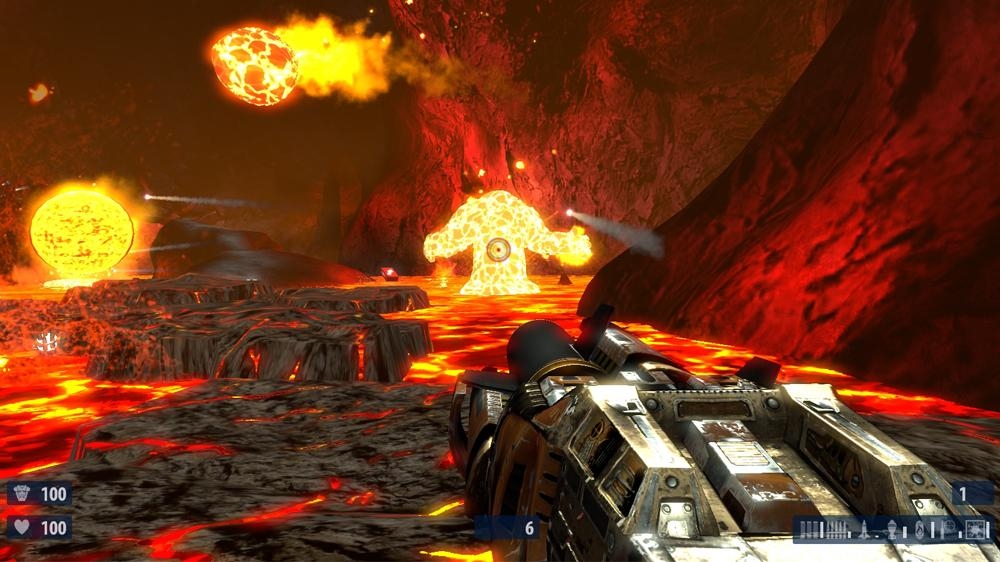Select the shotgun shells ammo icon
The image size is (1000, 562).
point(809,530)
